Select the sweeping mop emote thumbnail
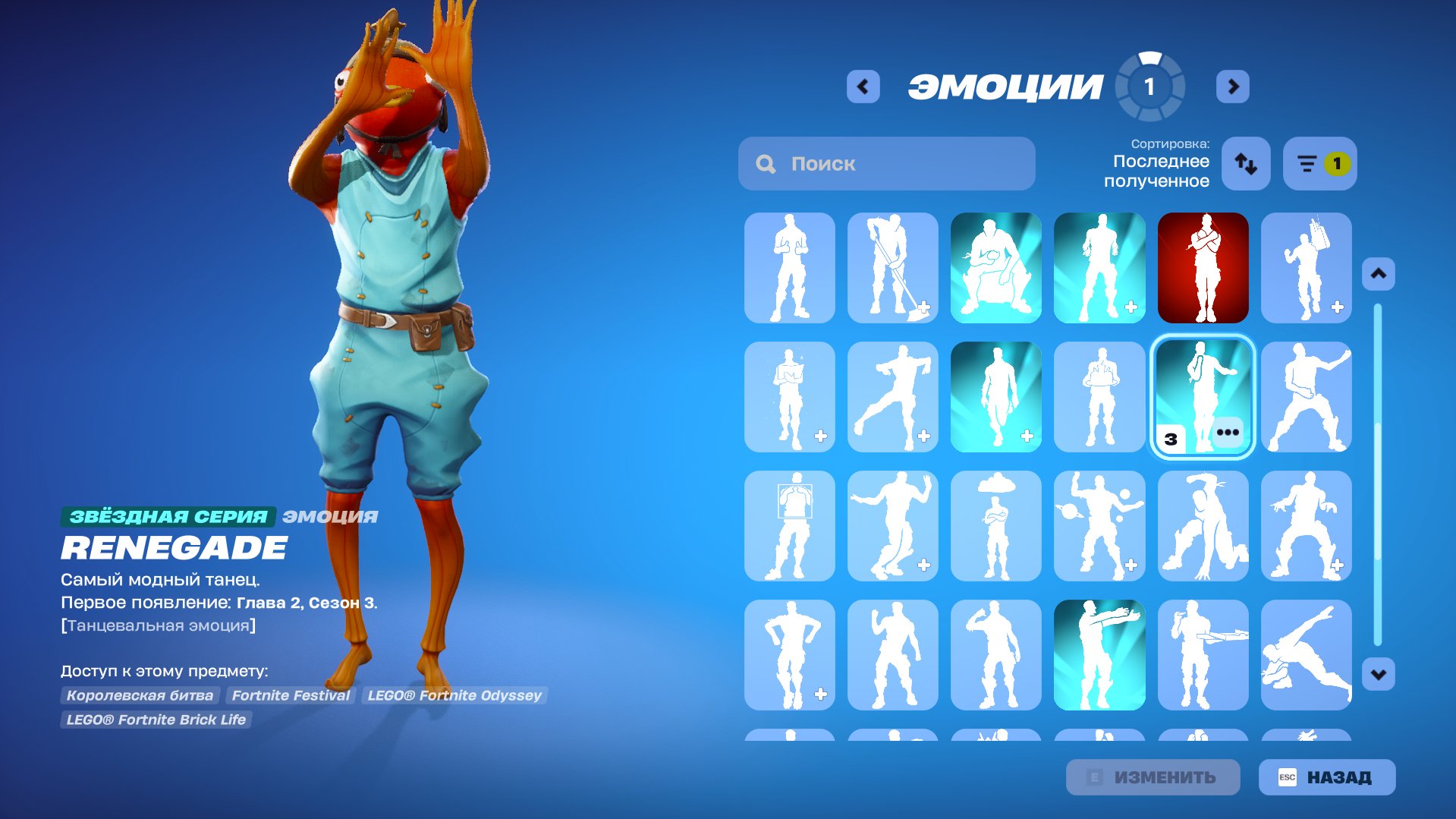The height and width of the screenshot is (819, 1456). [x=892, y=266]
